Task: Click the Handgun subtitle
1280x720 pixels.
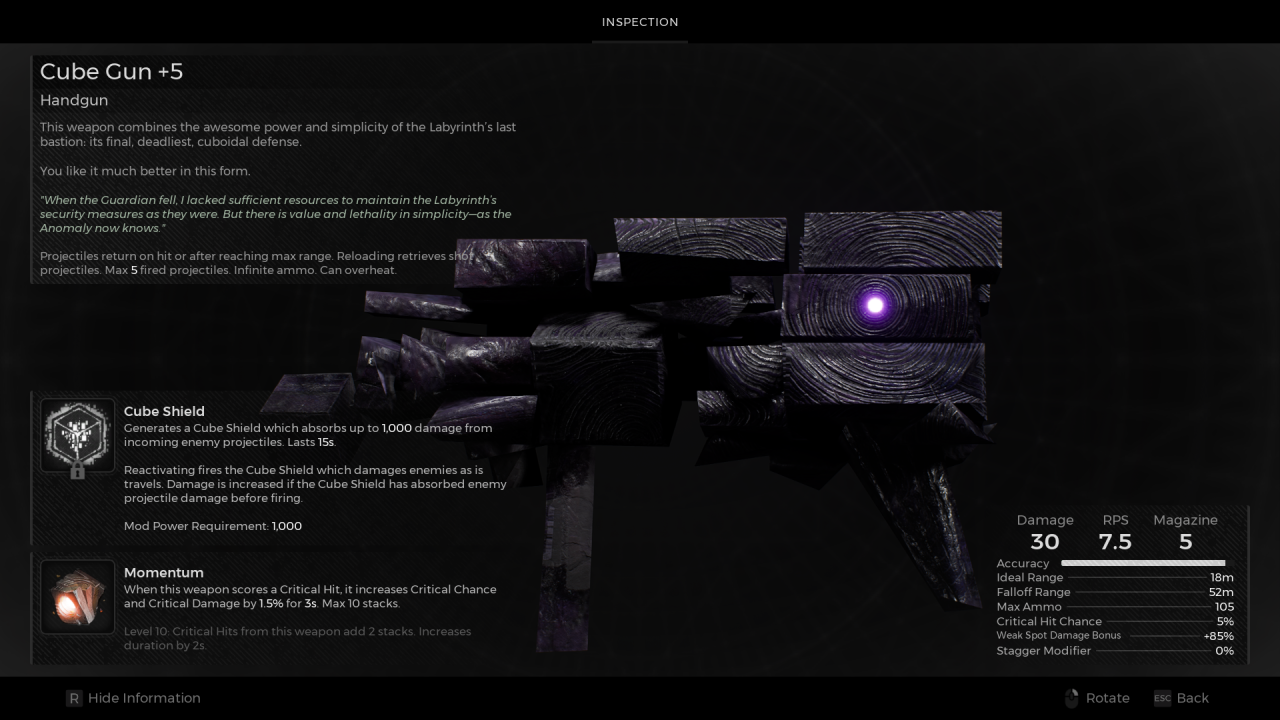Action: 74,100
